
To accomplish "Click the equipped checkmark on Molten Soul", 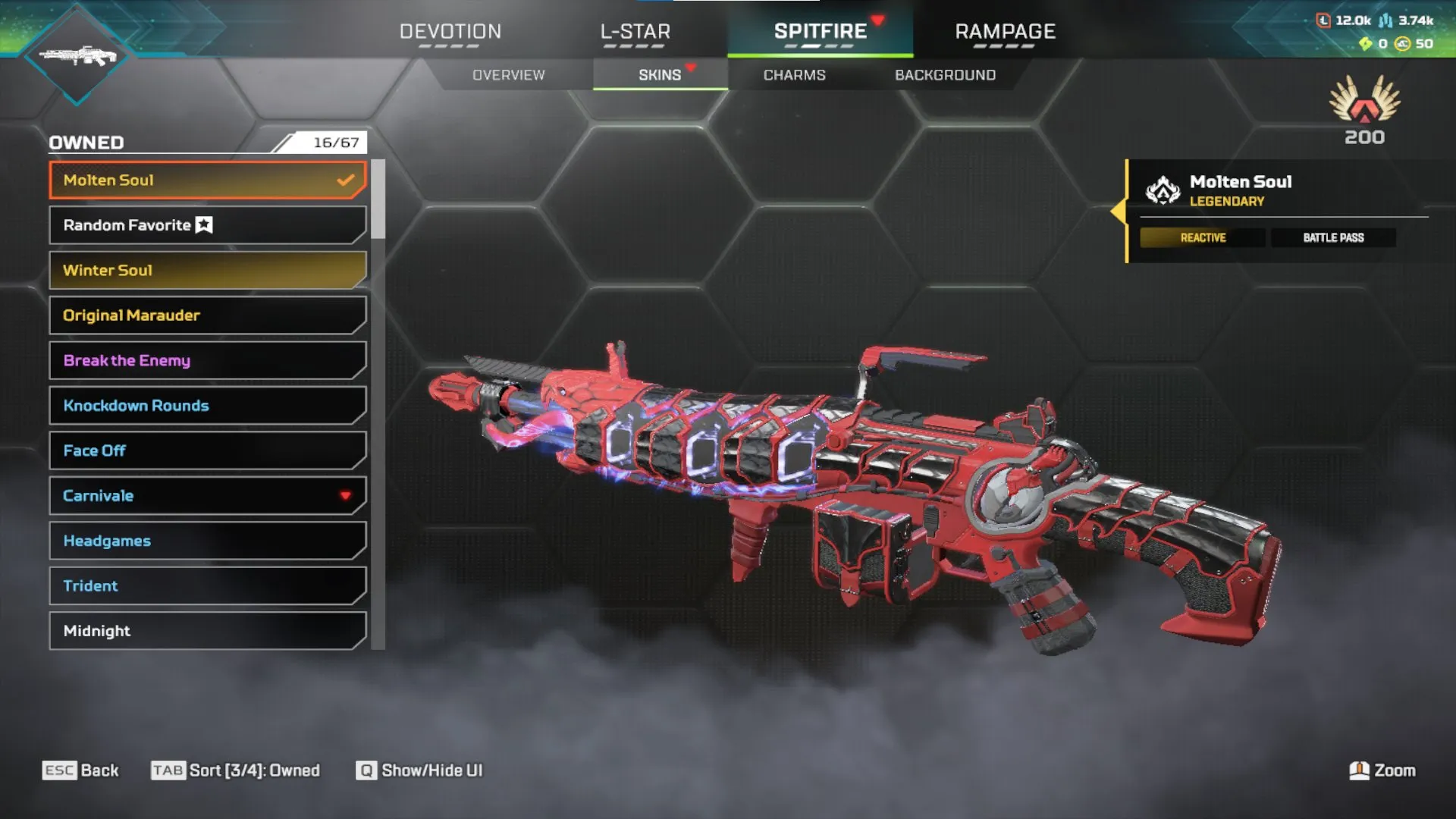I will (346, 180).
